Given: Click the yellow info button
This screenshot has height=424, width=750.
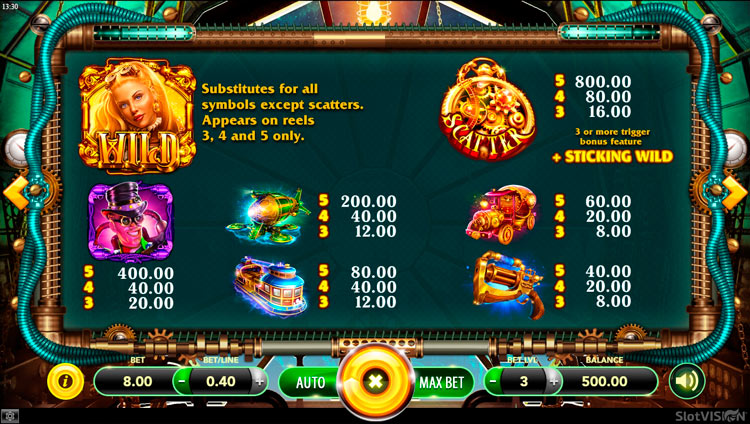Looking at the screenshot, I should point(65,381).
